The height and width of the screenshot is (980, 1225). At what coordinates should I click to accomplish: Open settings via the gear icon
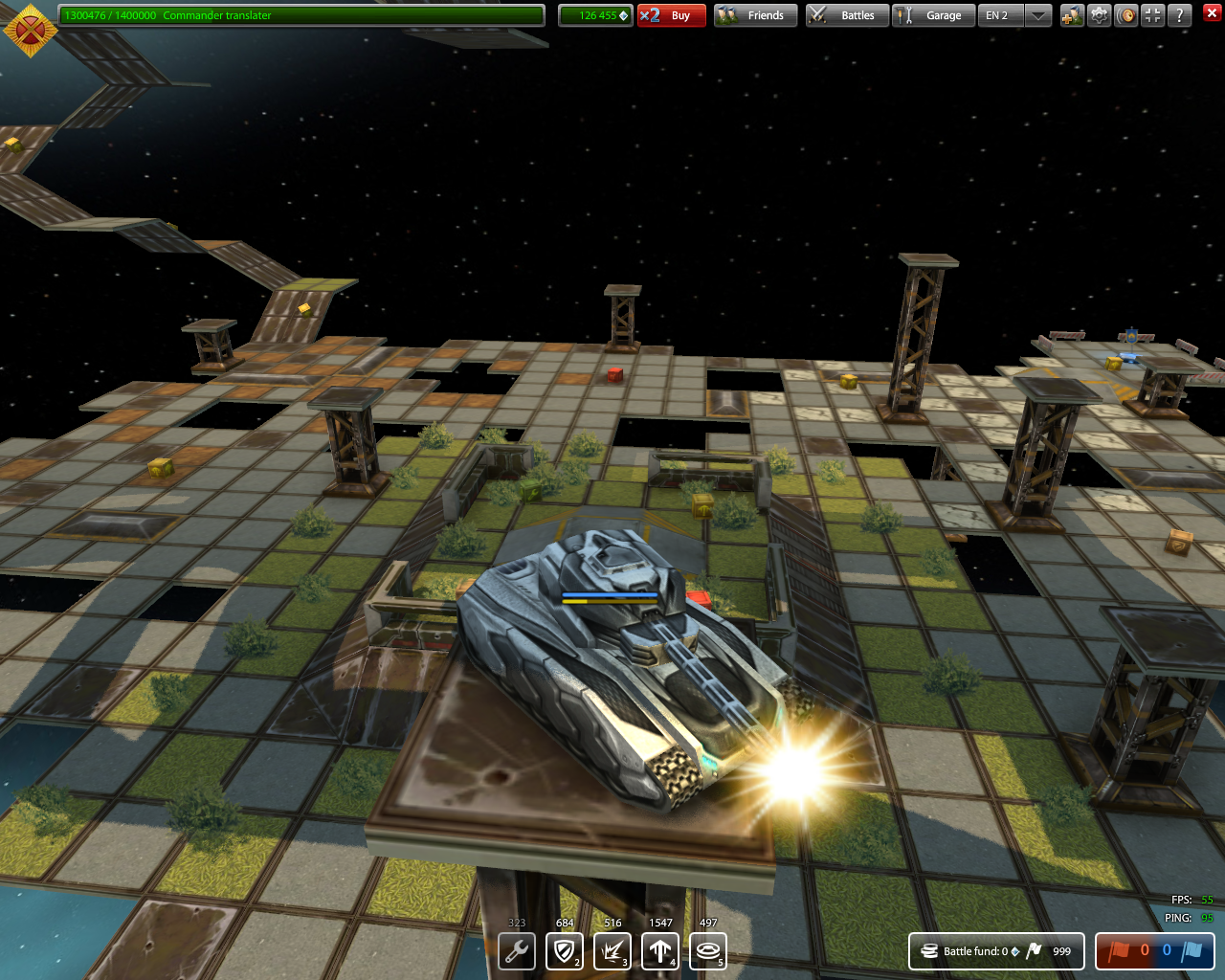pyautogui.click(x=1100, y=15)
